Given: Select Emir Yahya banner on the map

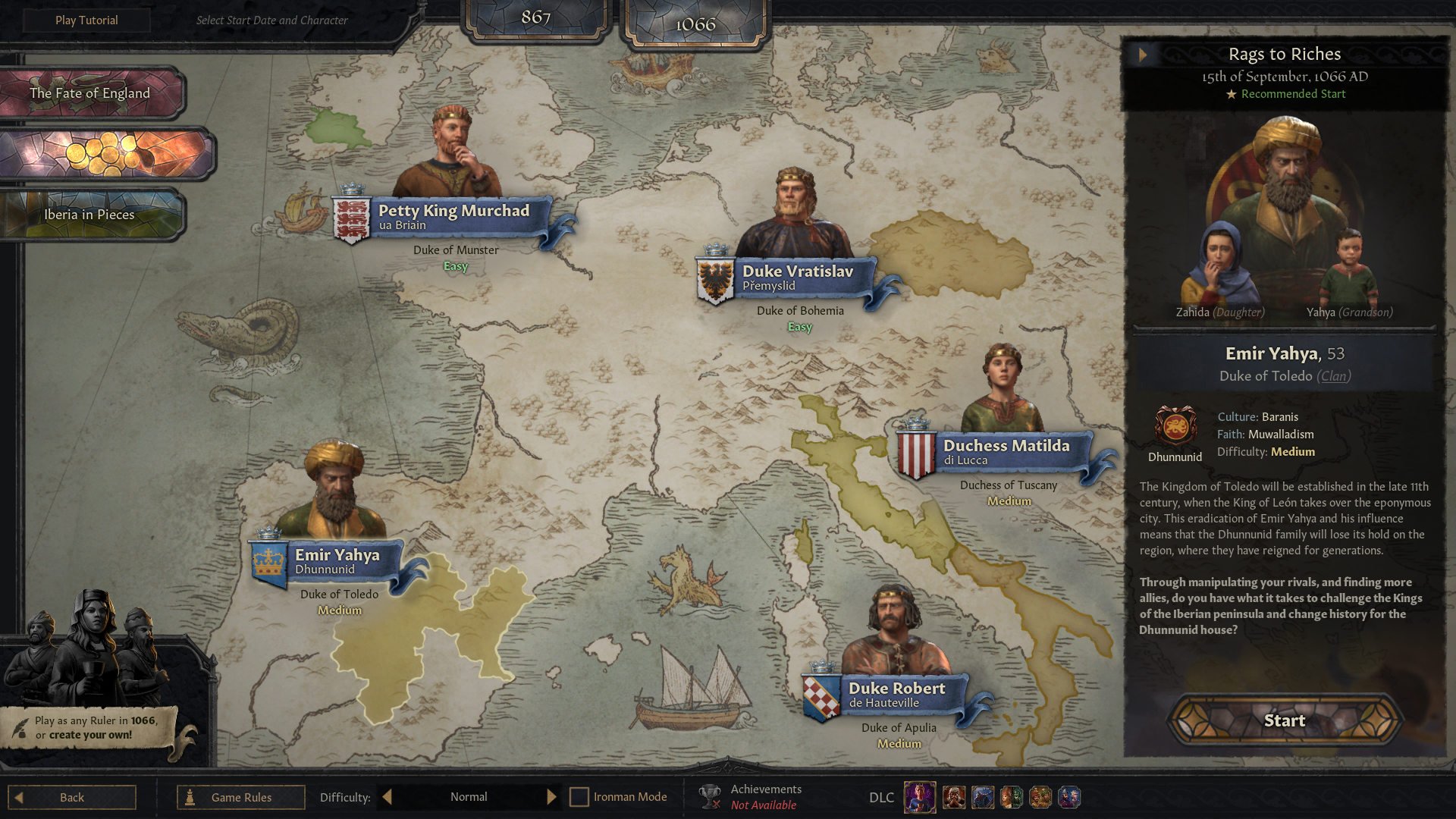Looking at the screenshot, I should (337, 561).
